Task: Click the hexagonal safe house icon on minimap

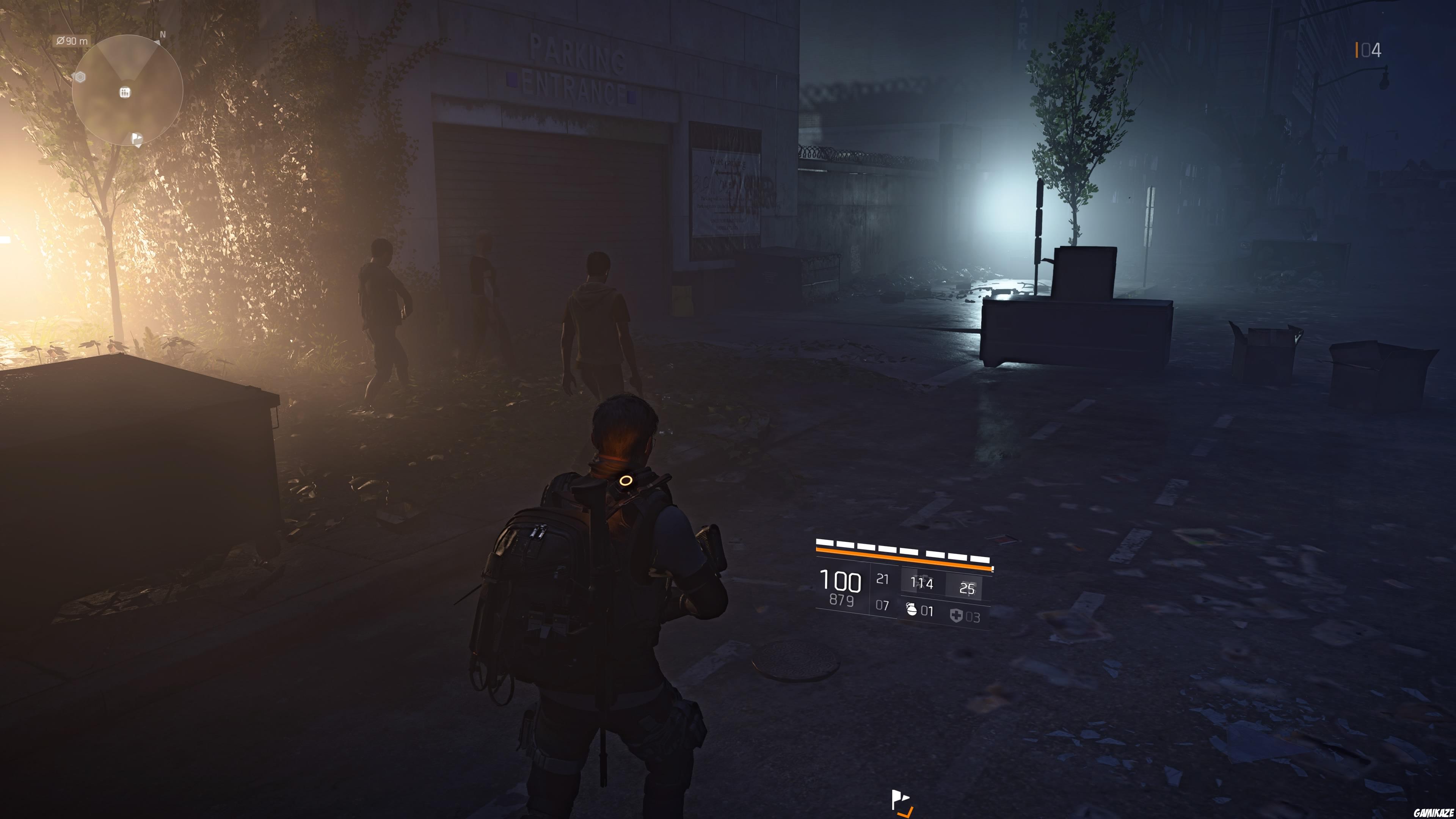Action: [80, 77]
